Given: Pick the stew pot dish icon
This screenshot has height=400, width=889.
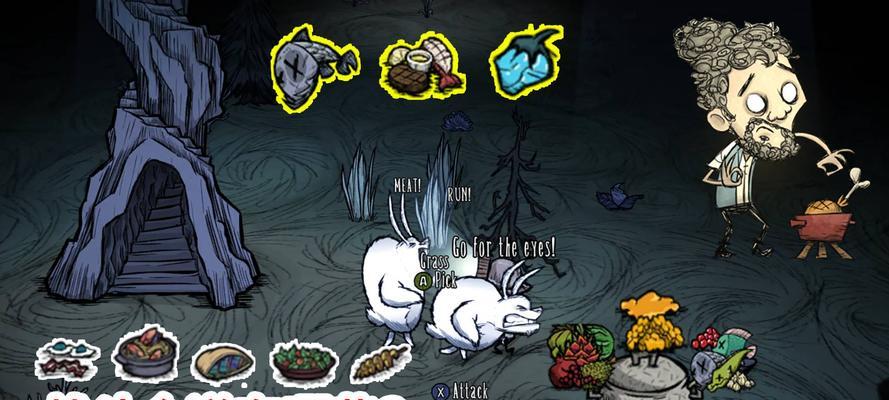Looking at the screenshot, I should (145, 352).
